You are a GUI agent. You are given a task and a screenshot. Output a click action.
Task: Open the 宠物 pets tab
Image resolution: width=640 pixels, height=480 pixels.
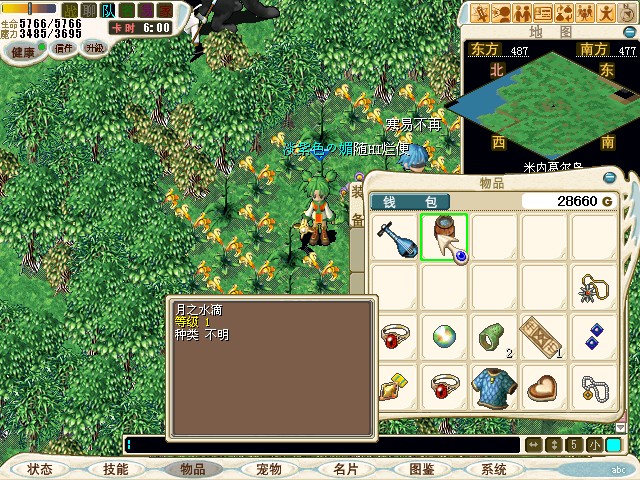point(268,469)
